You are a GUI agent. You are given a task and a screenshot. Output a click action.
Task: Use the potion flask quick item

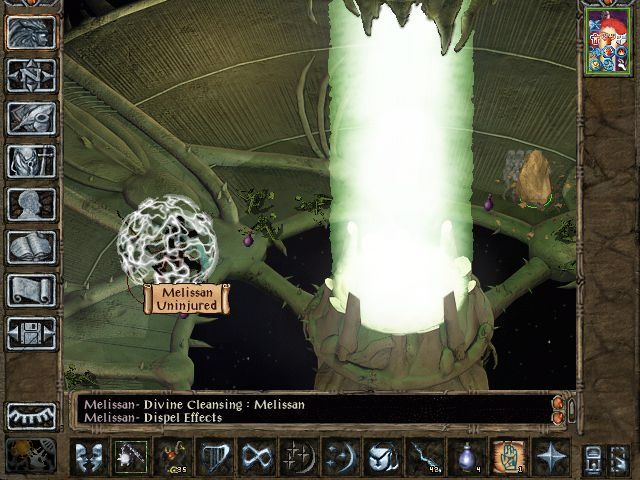tap(466, 457)
